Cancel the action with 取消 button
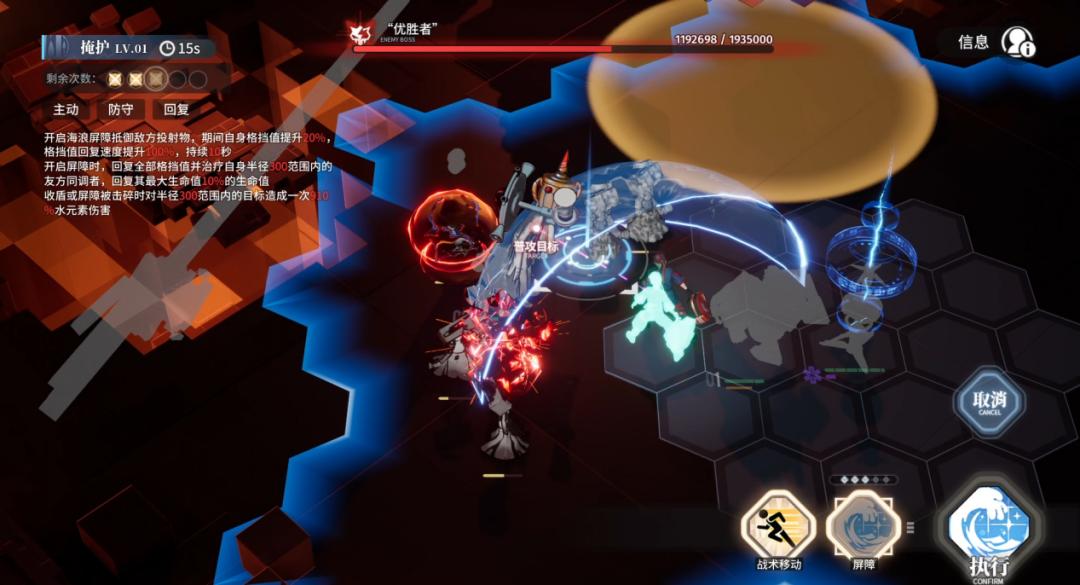The height and width of the screenshot is (585, 1080). [x=988, y=402]
